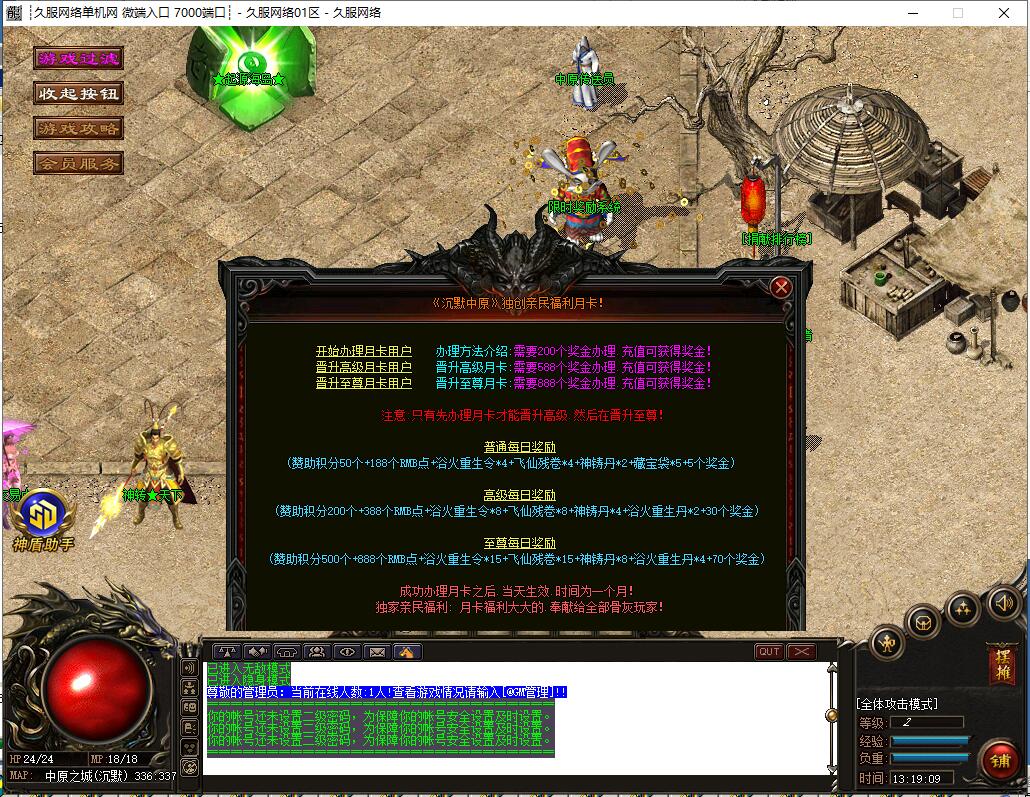
Task: Click the 收起按钮 button
Action: [x=78, y=94]
